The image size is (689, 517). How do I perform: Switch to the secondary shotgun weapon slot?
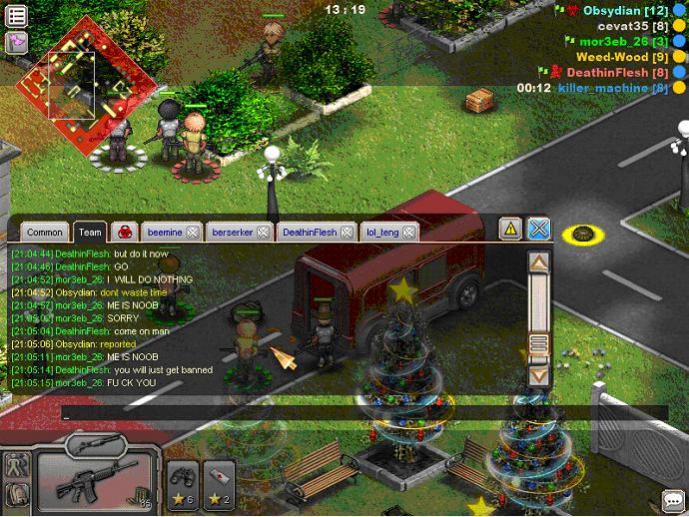pyautogui.click(x=94, y=443)
